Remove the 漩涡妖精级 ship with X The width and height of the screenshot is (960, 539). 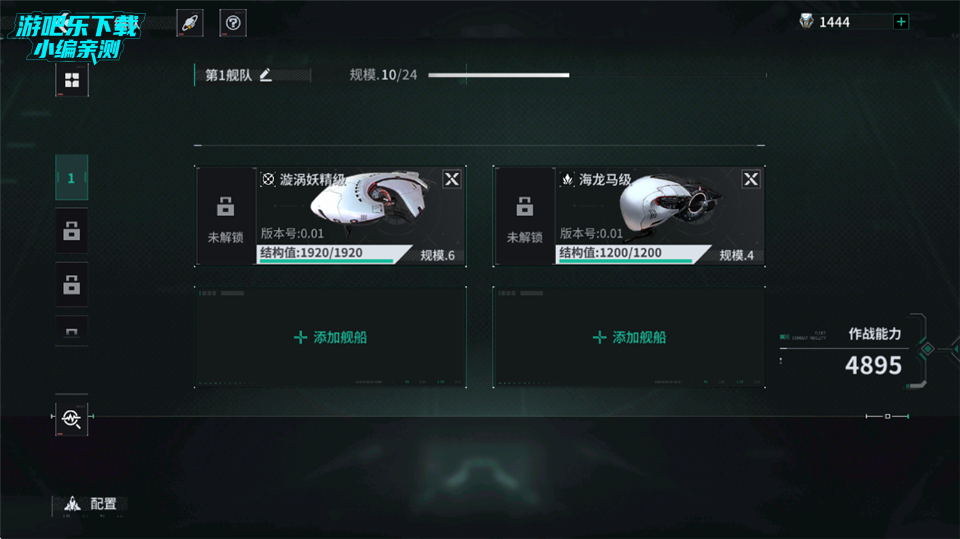point(452,179)
